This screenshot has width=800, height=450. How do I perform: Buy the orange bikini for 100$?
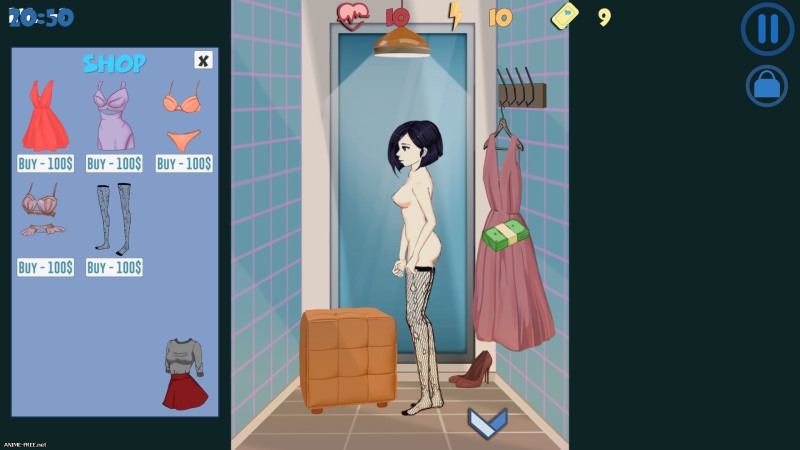point(184,163)
